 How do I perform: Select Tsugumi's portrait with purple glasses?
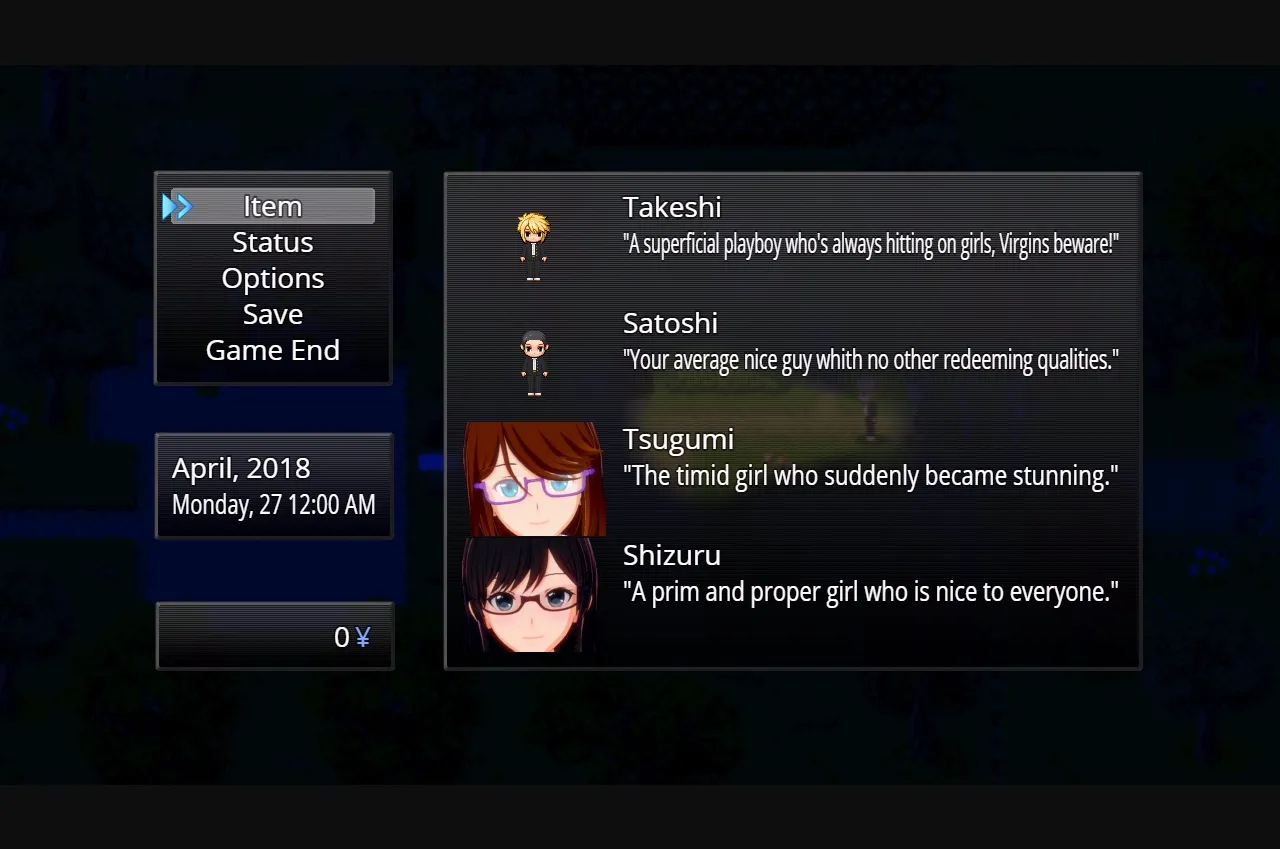(x=535, y=480)
